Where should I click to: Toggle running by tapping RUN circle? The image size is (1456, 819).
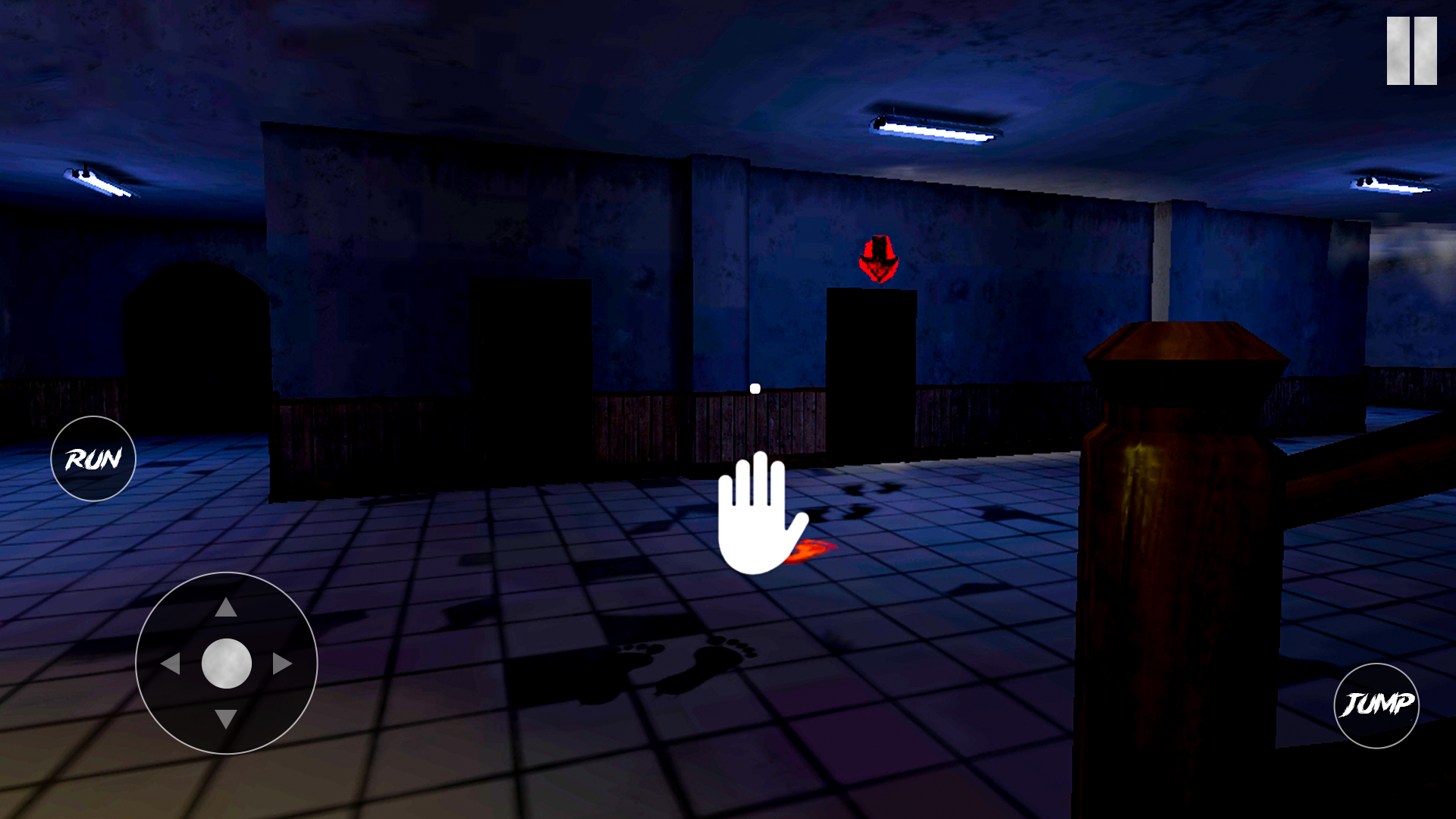point(93,458)
